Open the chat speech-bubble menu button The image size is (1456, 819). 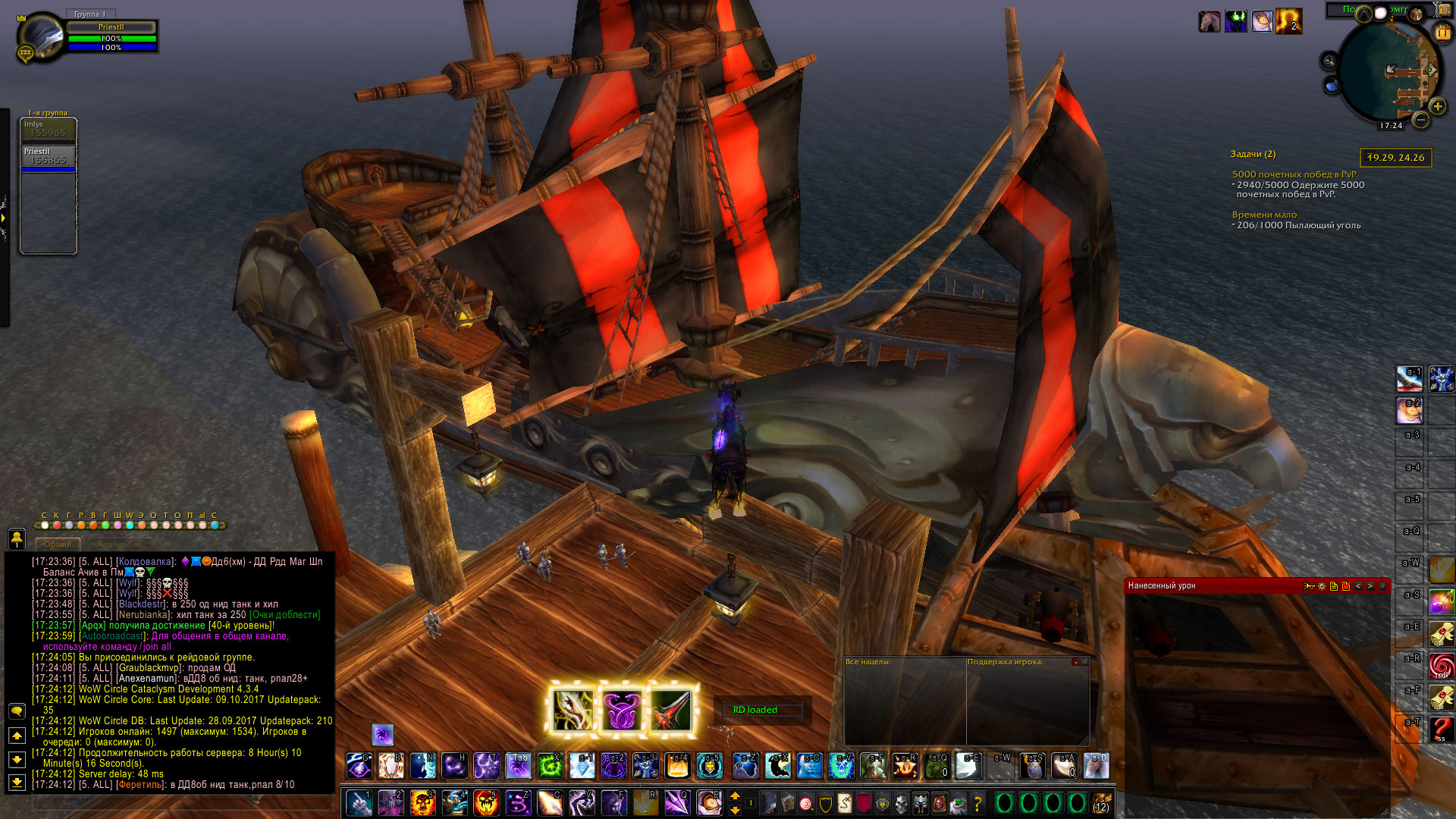pos(17,711)
